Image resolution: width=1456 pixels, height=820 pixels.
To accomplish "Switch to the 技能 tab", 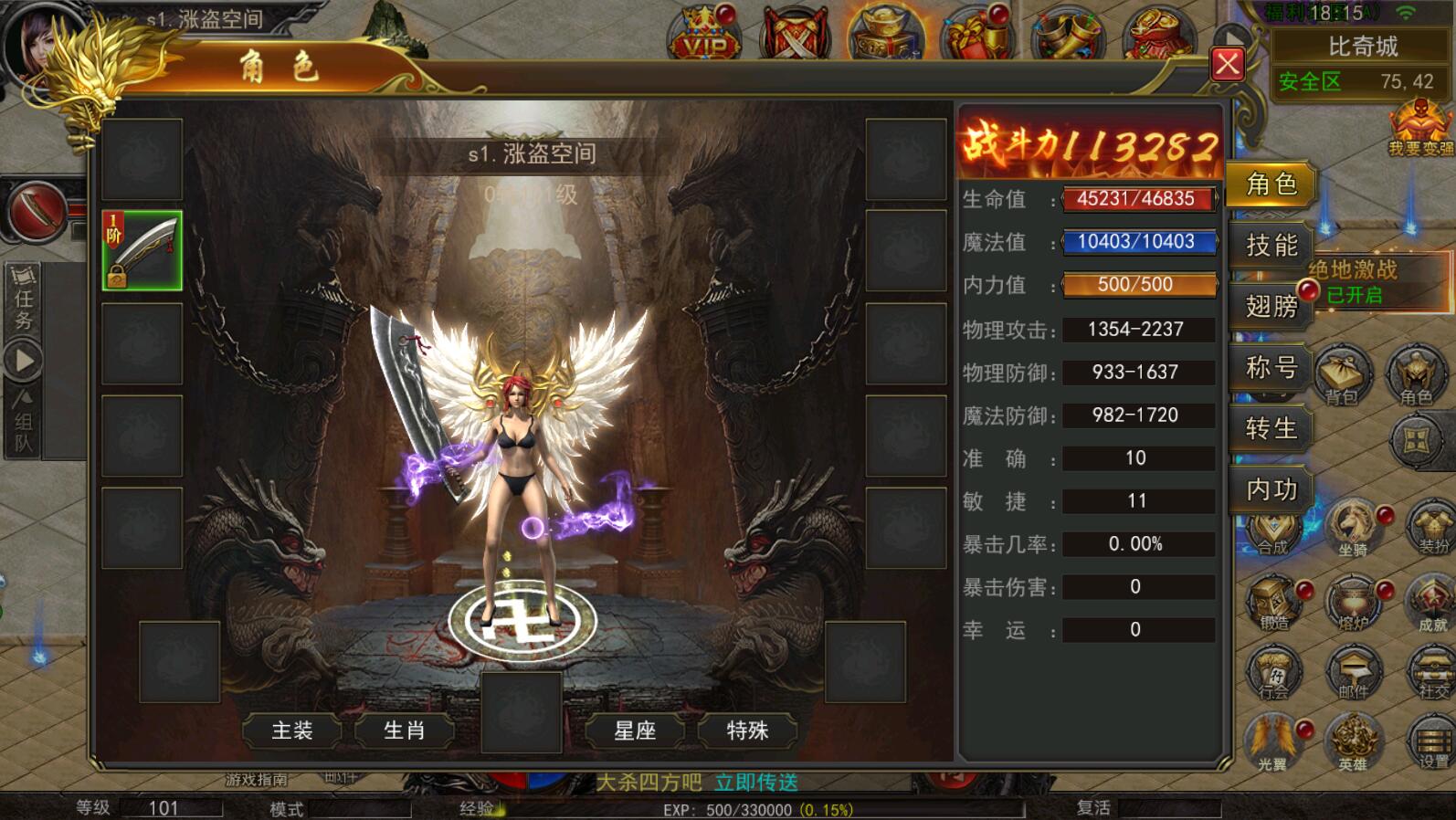I will (x=1271, y=245).
